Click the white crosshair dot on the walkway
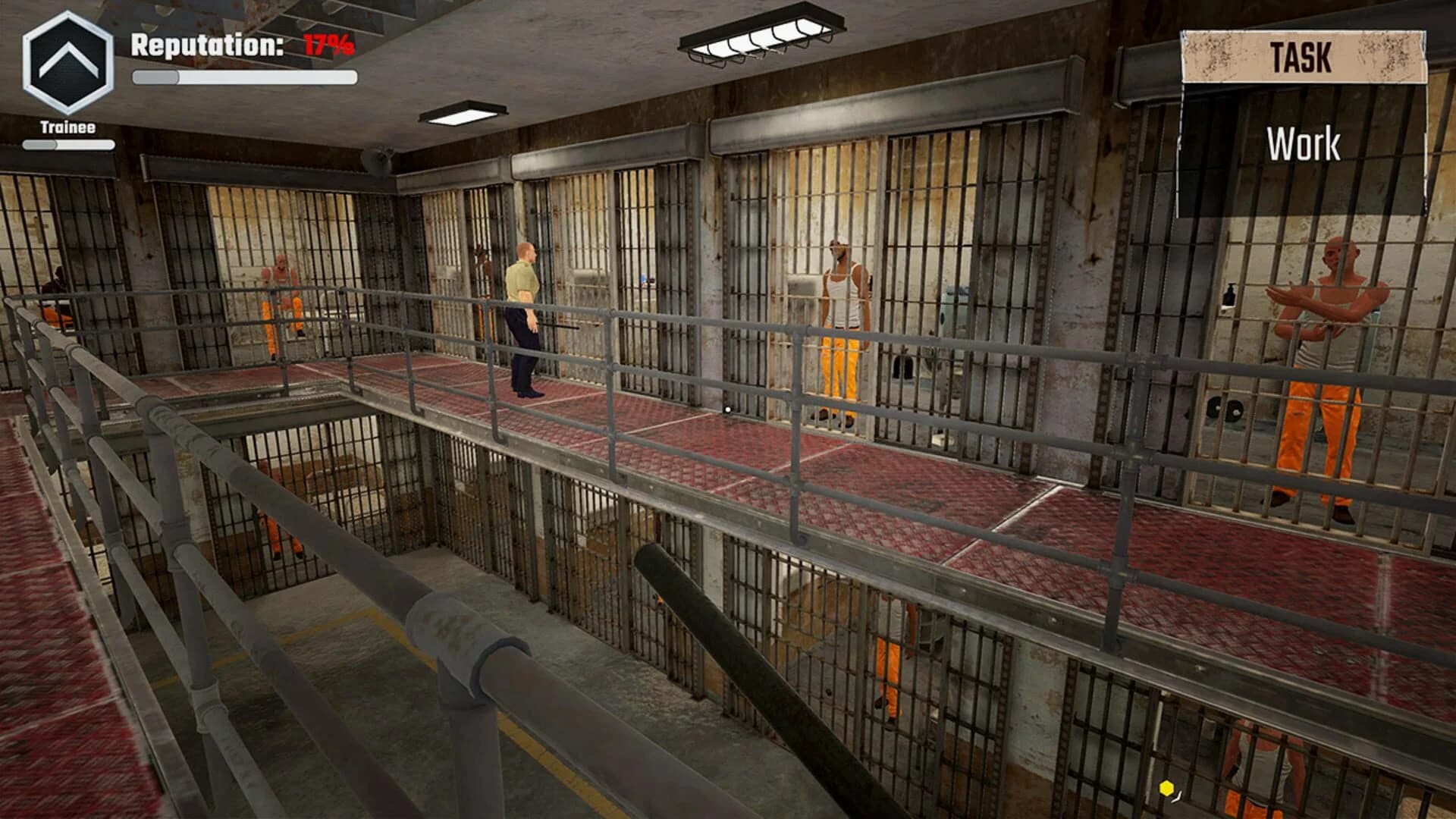The image size is (1456, 819). pyautogui.click(x=728, y=409)
